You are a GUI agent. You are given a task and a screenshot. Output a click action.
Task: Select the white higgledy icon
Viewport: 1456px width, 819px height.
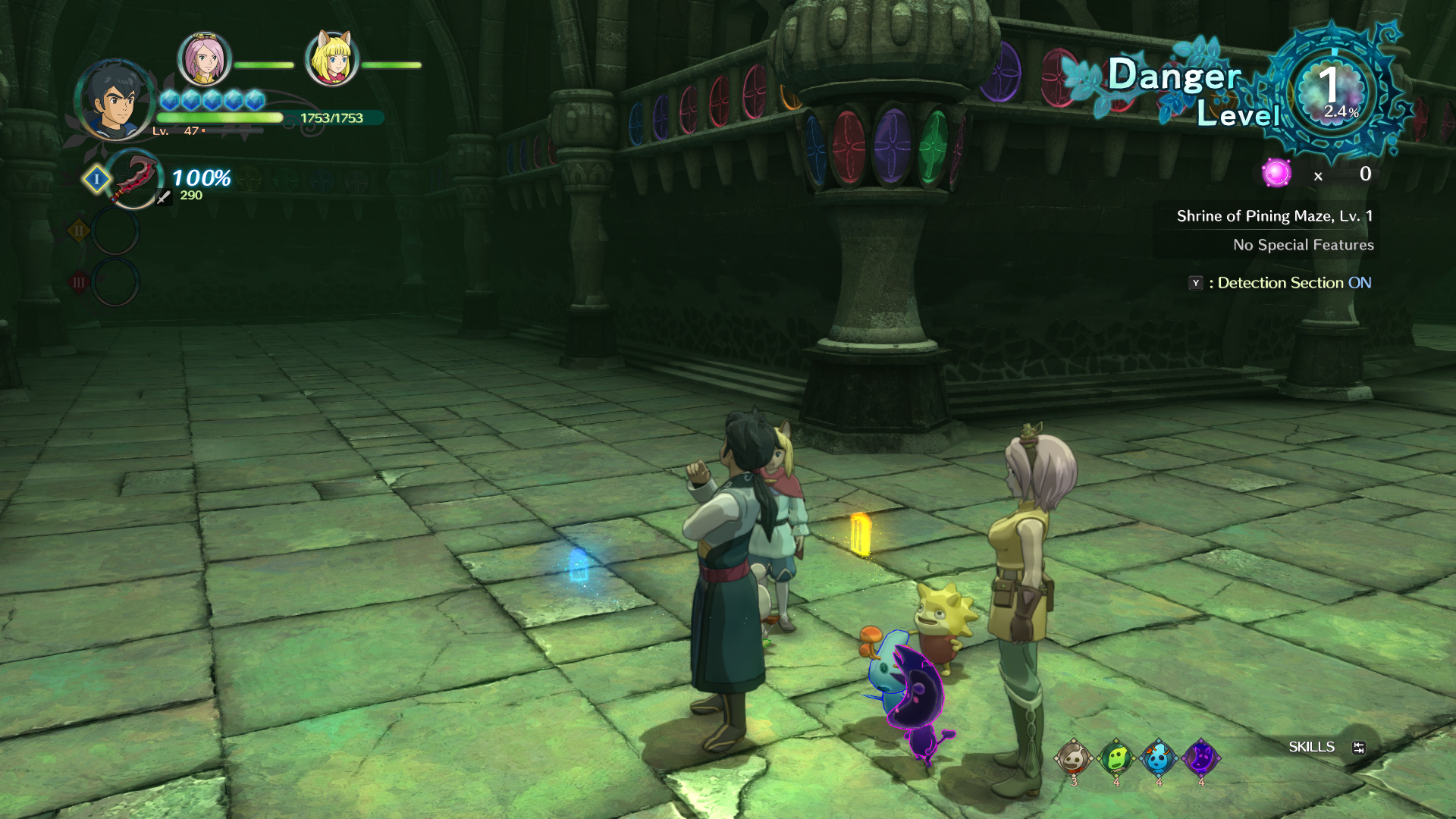(x=1074, y=758)
